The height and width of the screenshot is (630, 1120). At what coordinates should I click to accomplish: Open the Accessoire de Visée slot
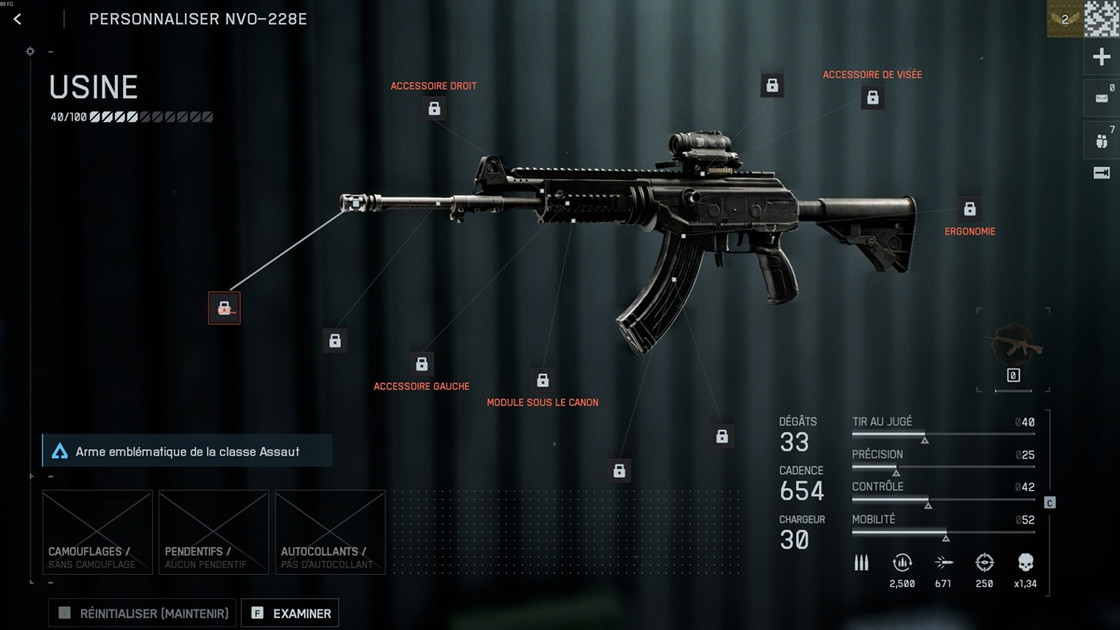point(872,97)
